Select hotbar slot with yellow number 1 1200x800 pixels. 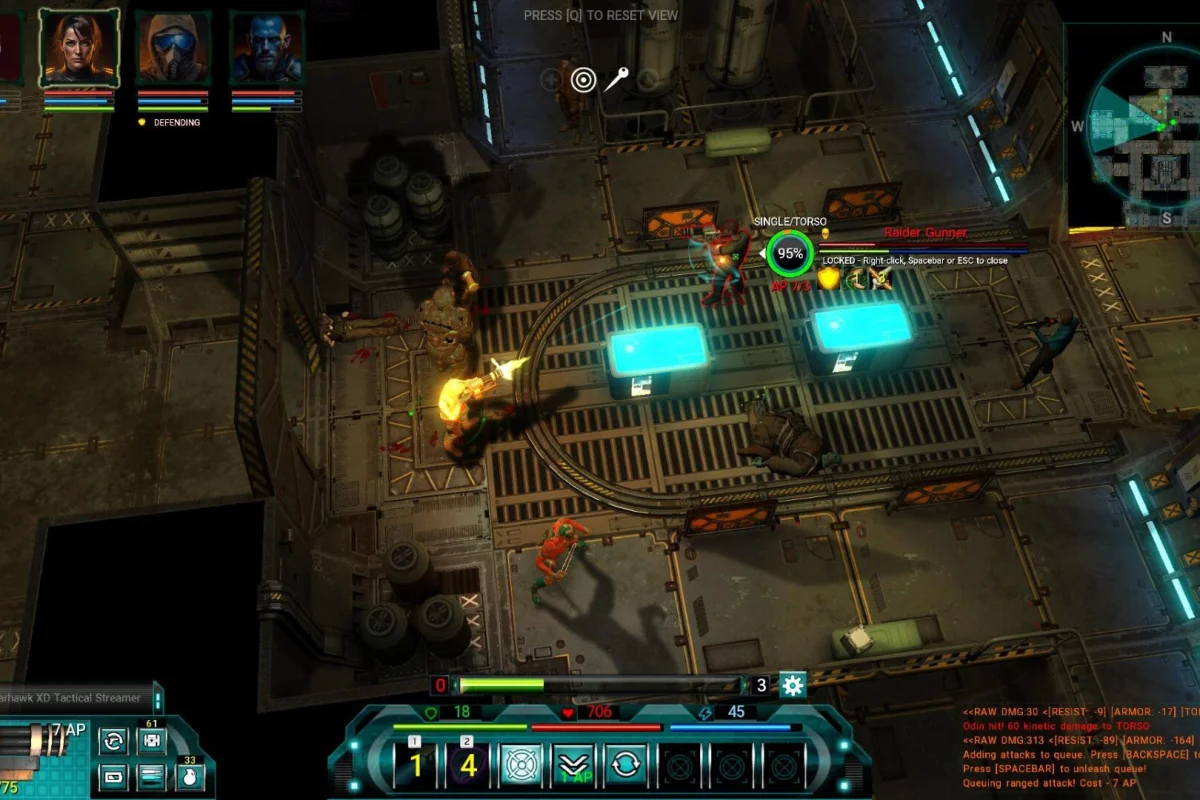tap(417, 765)
